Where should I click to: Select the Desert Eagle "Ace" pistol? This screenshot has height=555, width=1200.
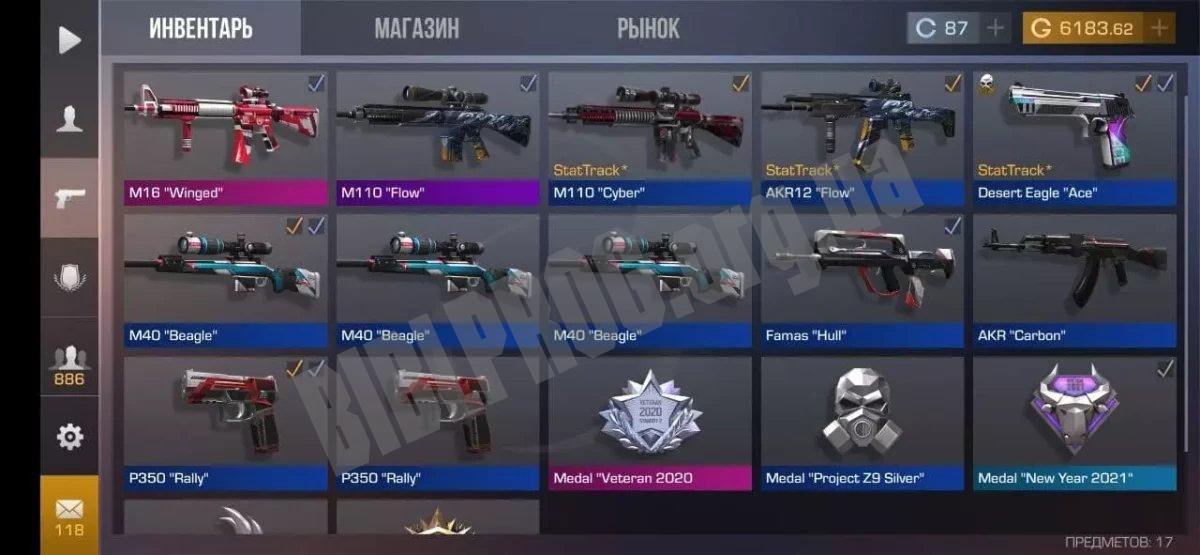pyautogui.click(x=1074, y=137)
